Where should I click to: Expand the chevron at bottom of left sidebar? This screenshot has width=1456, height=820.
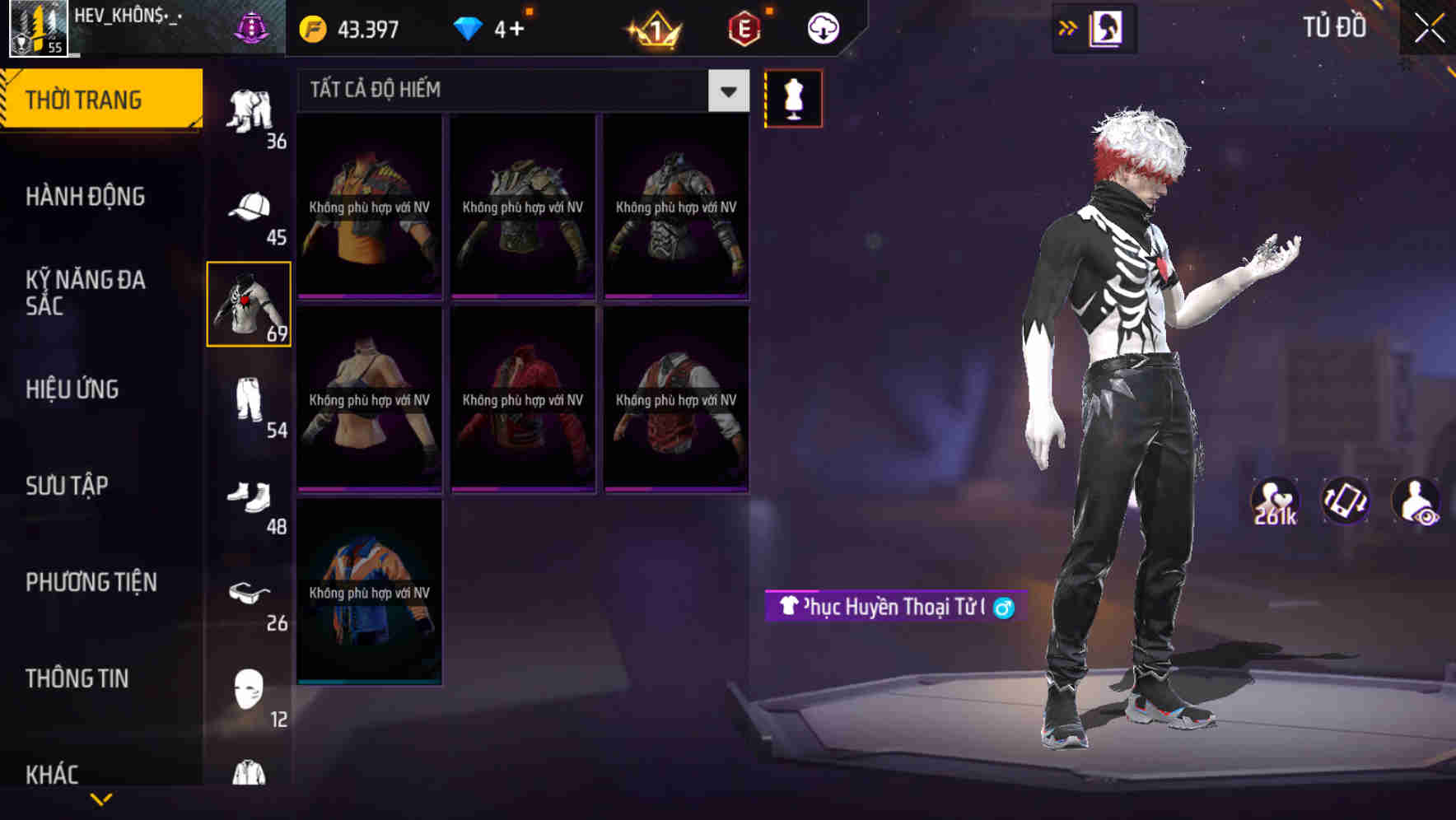click(x=100, y=800)
